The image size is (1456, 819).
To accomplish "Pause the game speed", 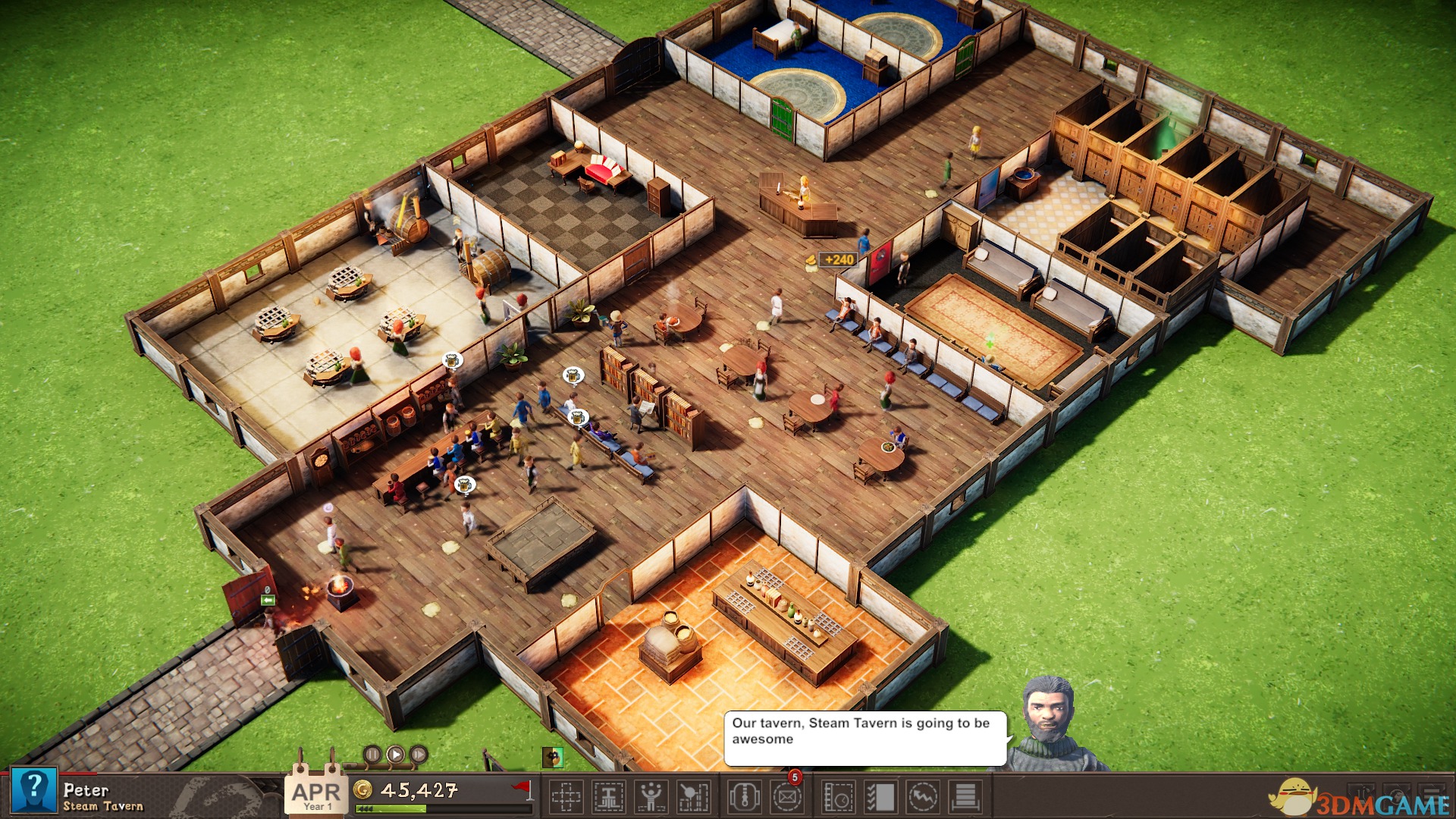I will (372, 755).
